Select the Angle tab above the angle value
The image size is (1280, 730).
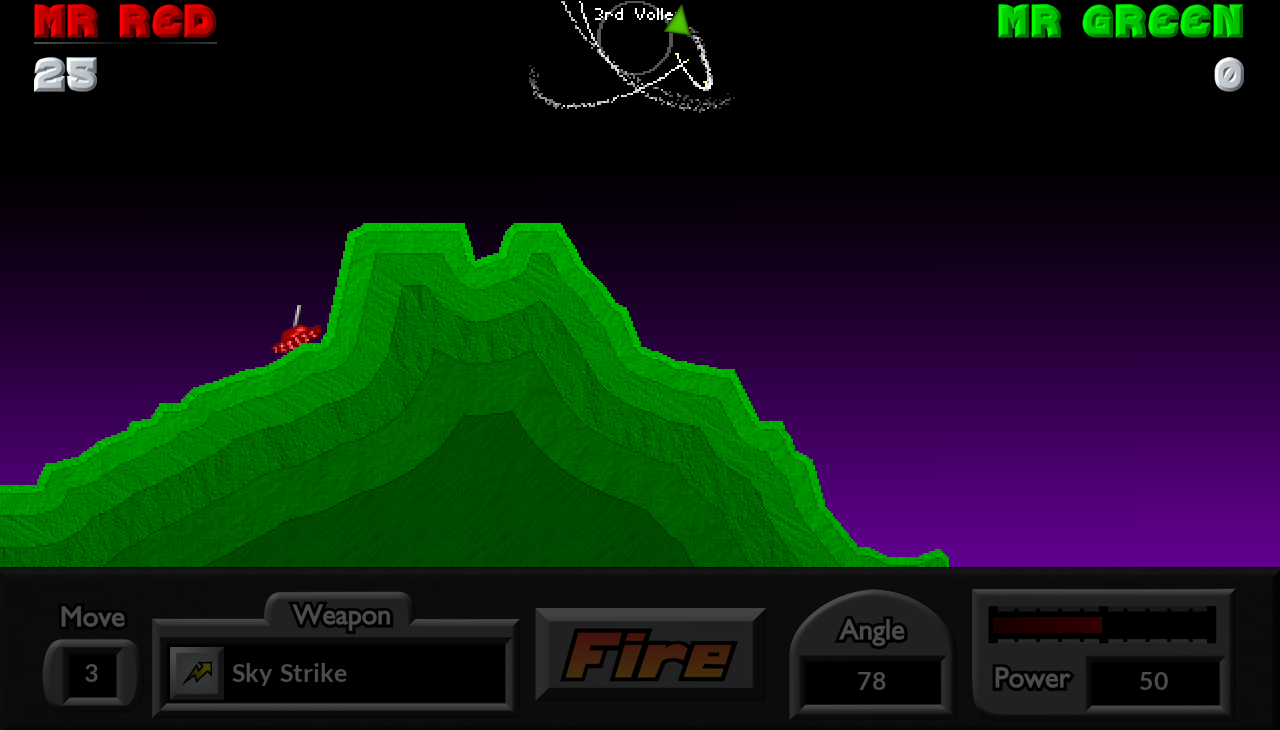pos(870,629)
